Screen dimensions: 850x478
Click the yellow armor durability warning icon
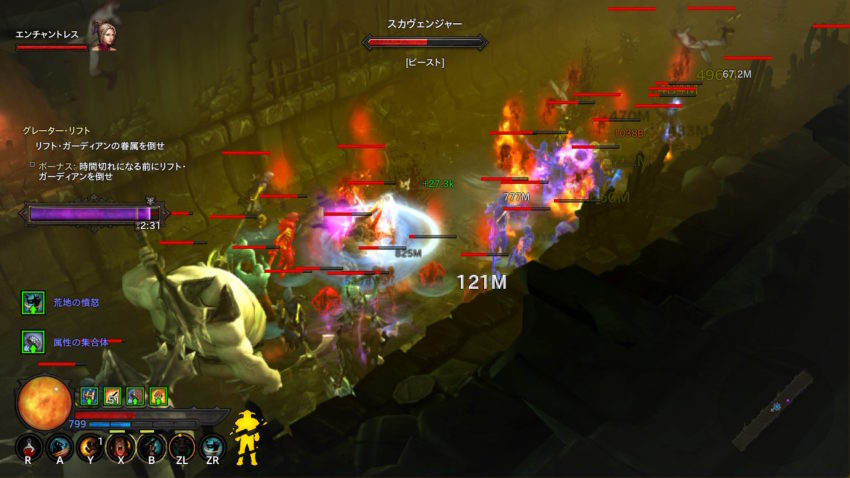tap(246, 437)
